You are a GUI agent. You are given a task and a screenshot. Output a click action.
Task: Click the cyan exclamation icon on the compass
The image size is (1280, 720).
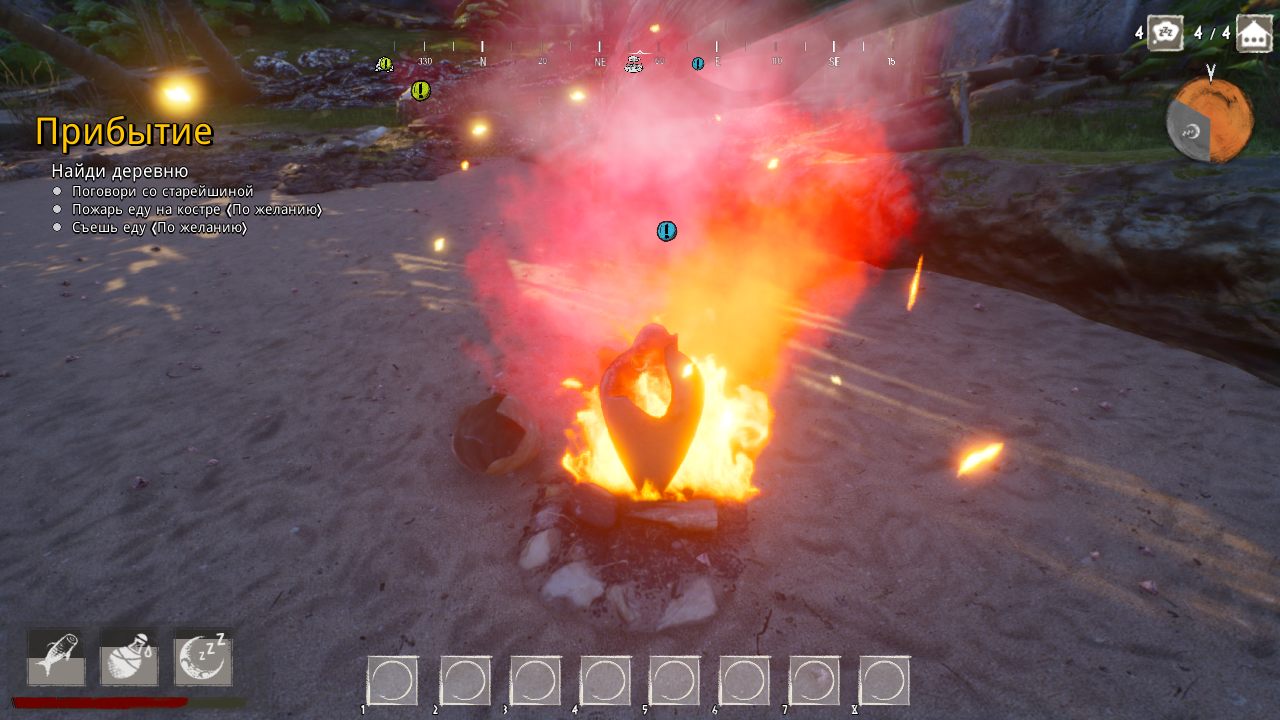click(697, 63)
